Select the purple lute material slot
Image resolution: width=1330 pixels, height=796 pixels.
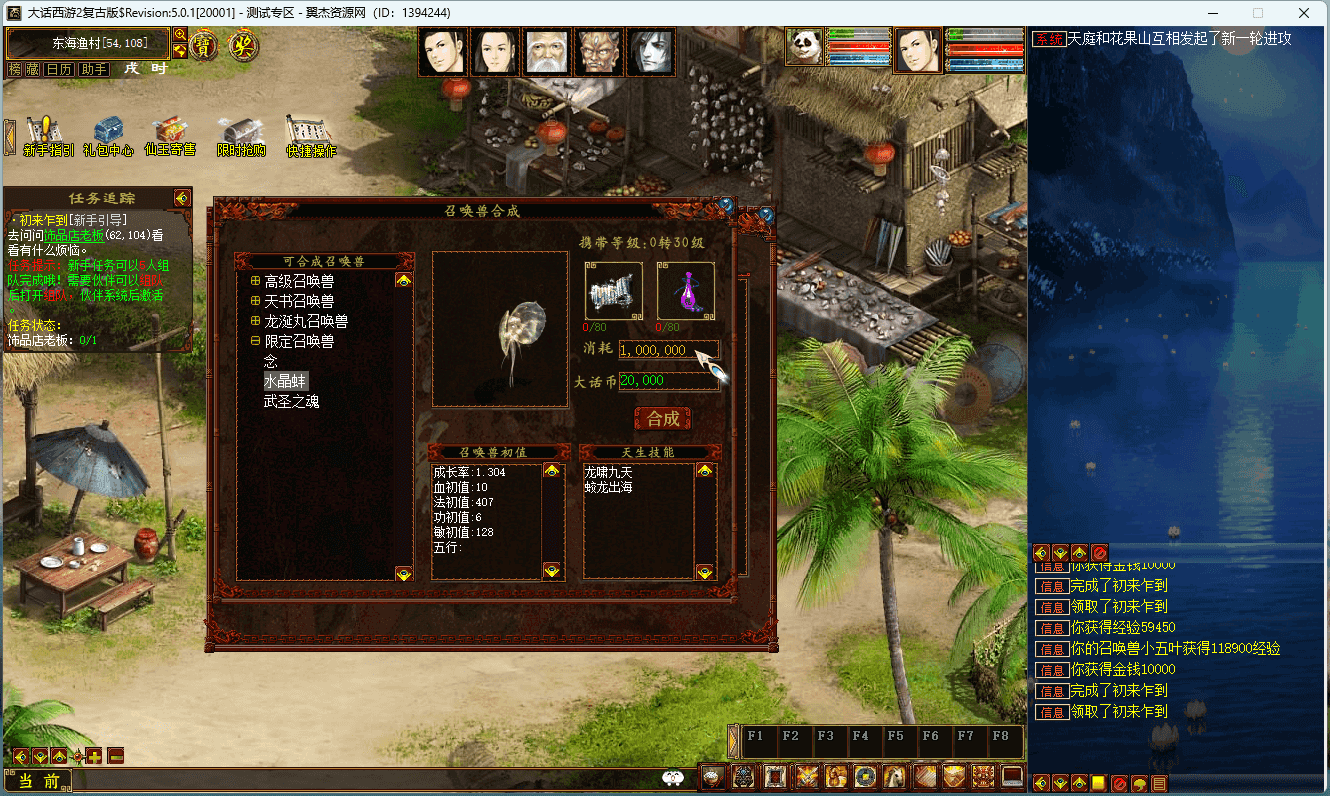685,291
